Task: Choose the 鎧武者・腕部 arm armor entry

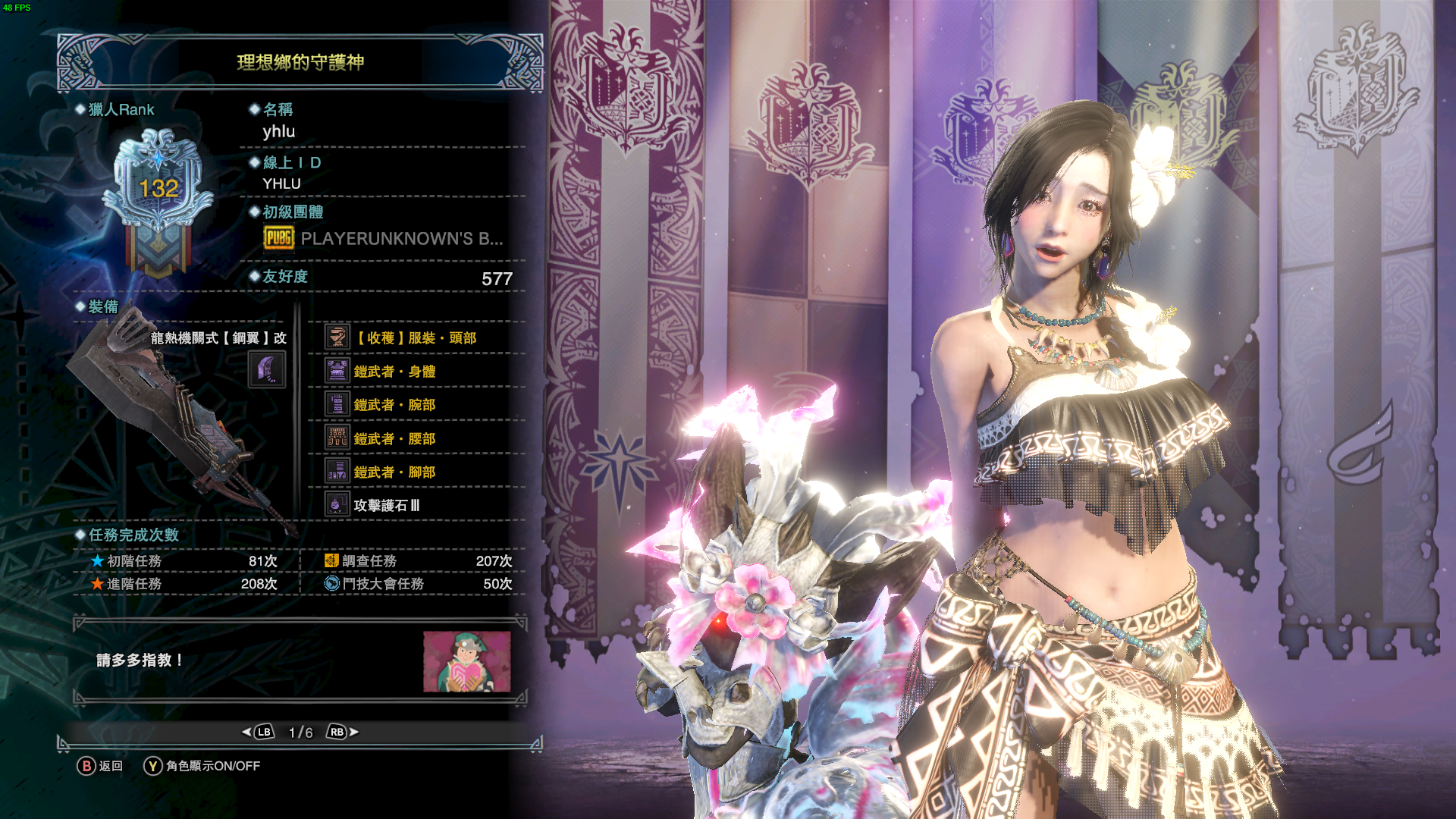Action: (x=394, y=405)
